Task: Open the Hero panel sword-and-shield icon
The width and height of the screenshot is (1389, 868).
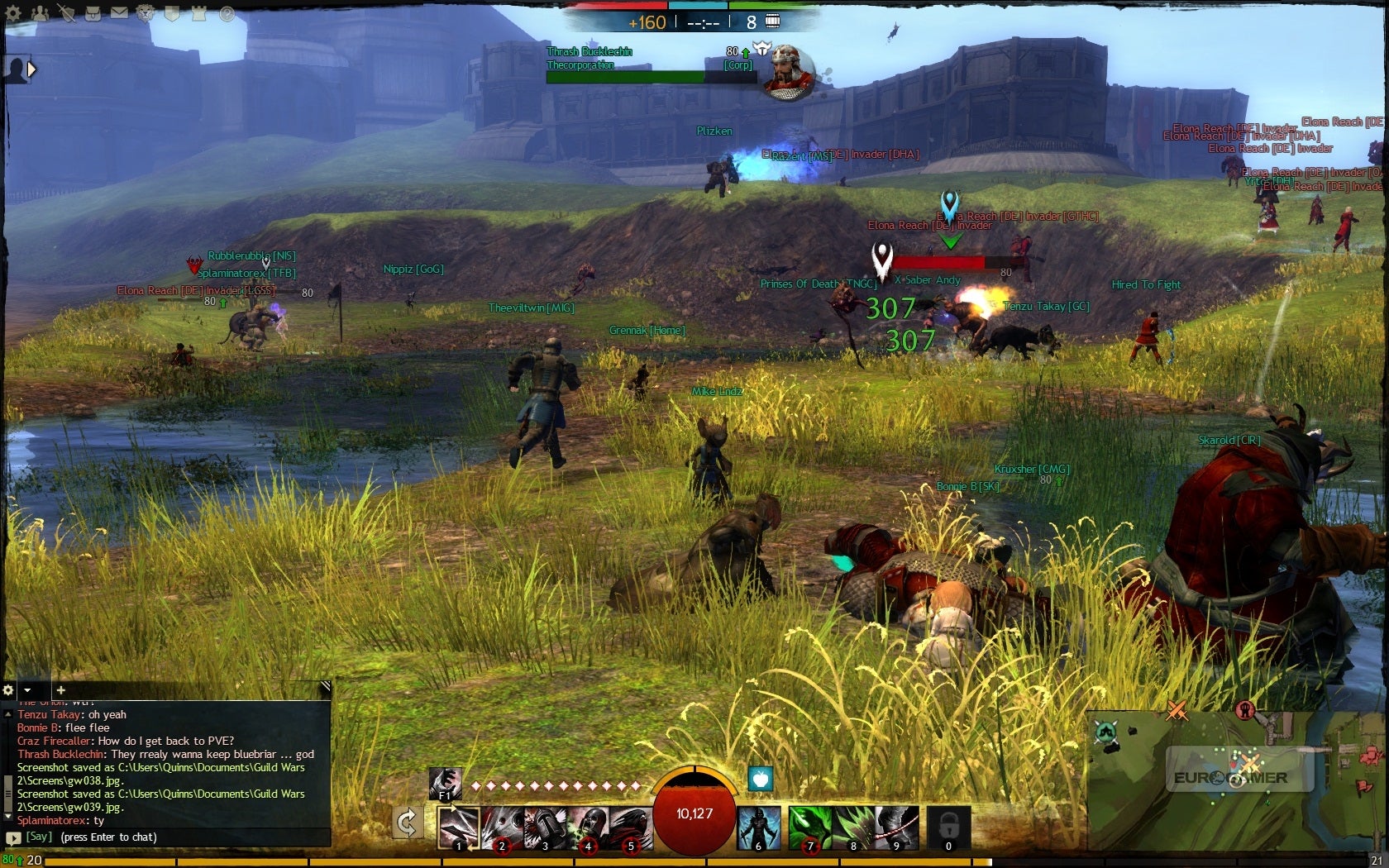Action: pos(67,13)
